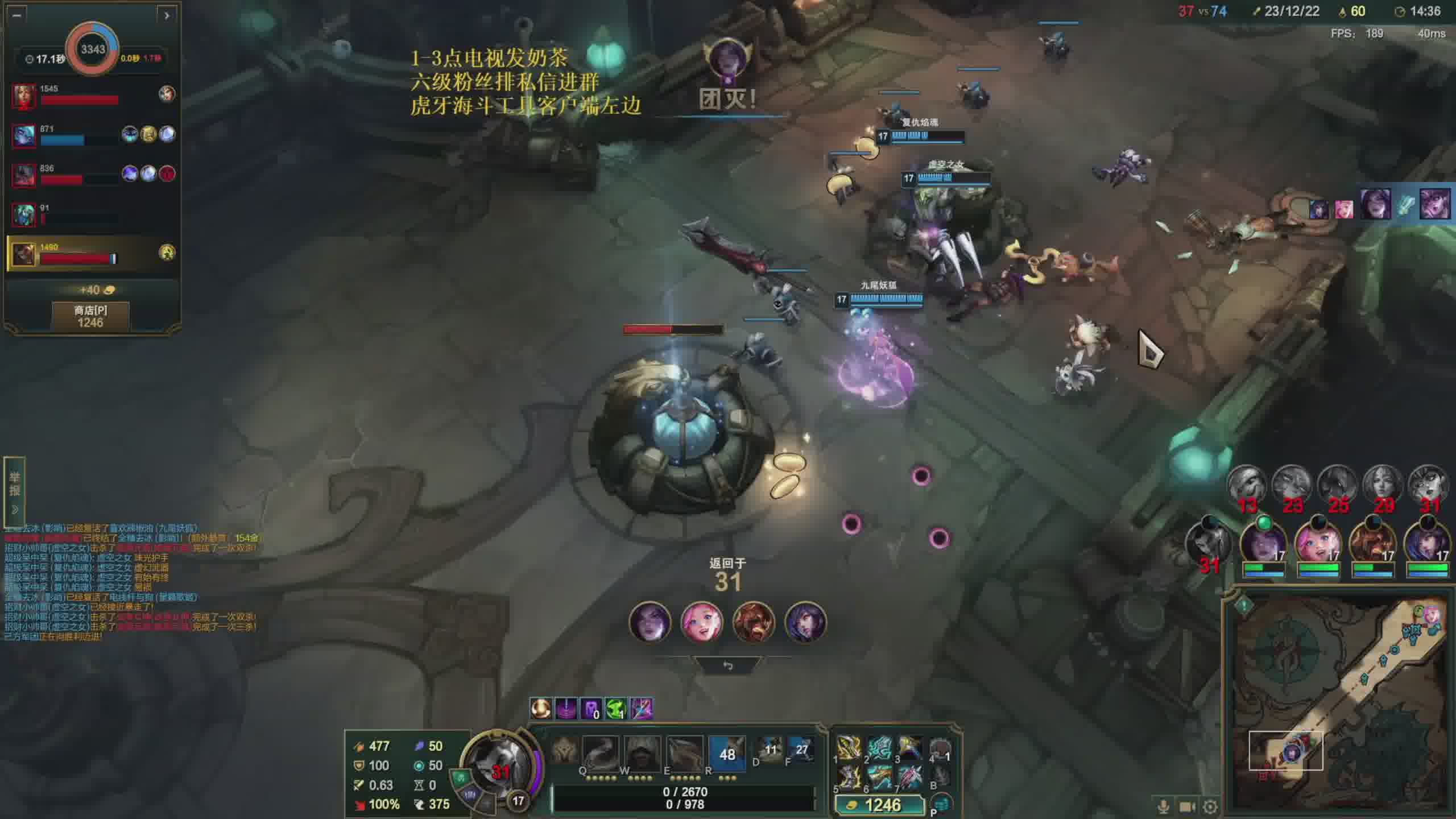
Task: Open settings with the gear icon
Action: coord(1210,806)
